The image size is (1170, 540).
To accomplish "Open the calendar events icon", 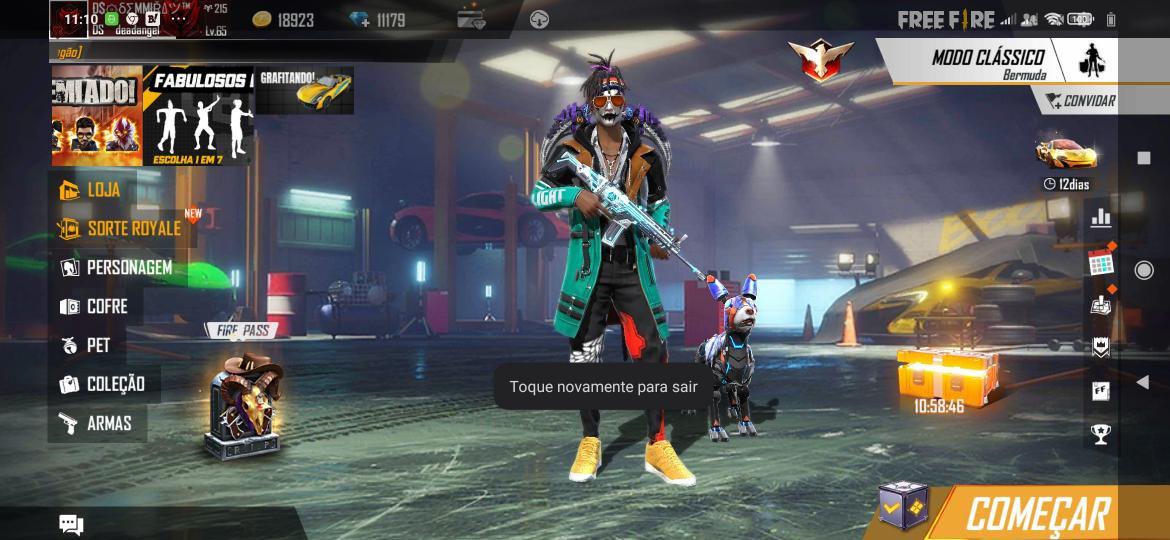I will click(1101, 263).
